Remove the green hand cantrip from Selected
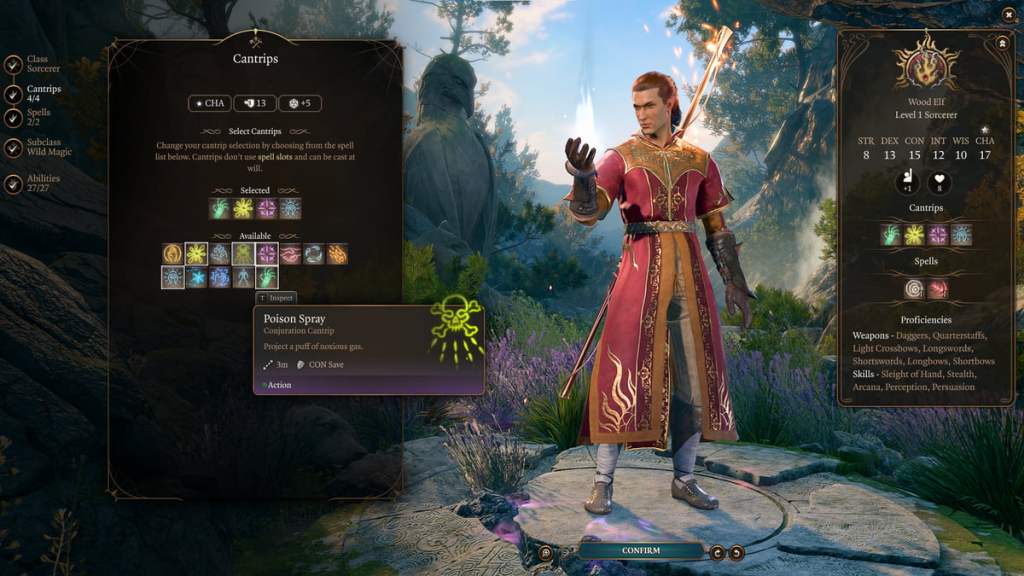 [x=220, y=208]
